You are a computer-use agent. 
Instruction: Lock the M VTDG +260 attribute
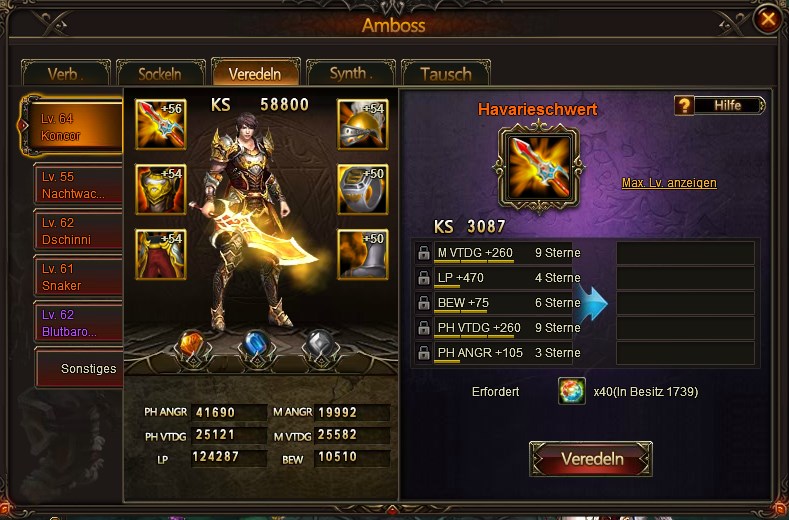tap(424, 253)
